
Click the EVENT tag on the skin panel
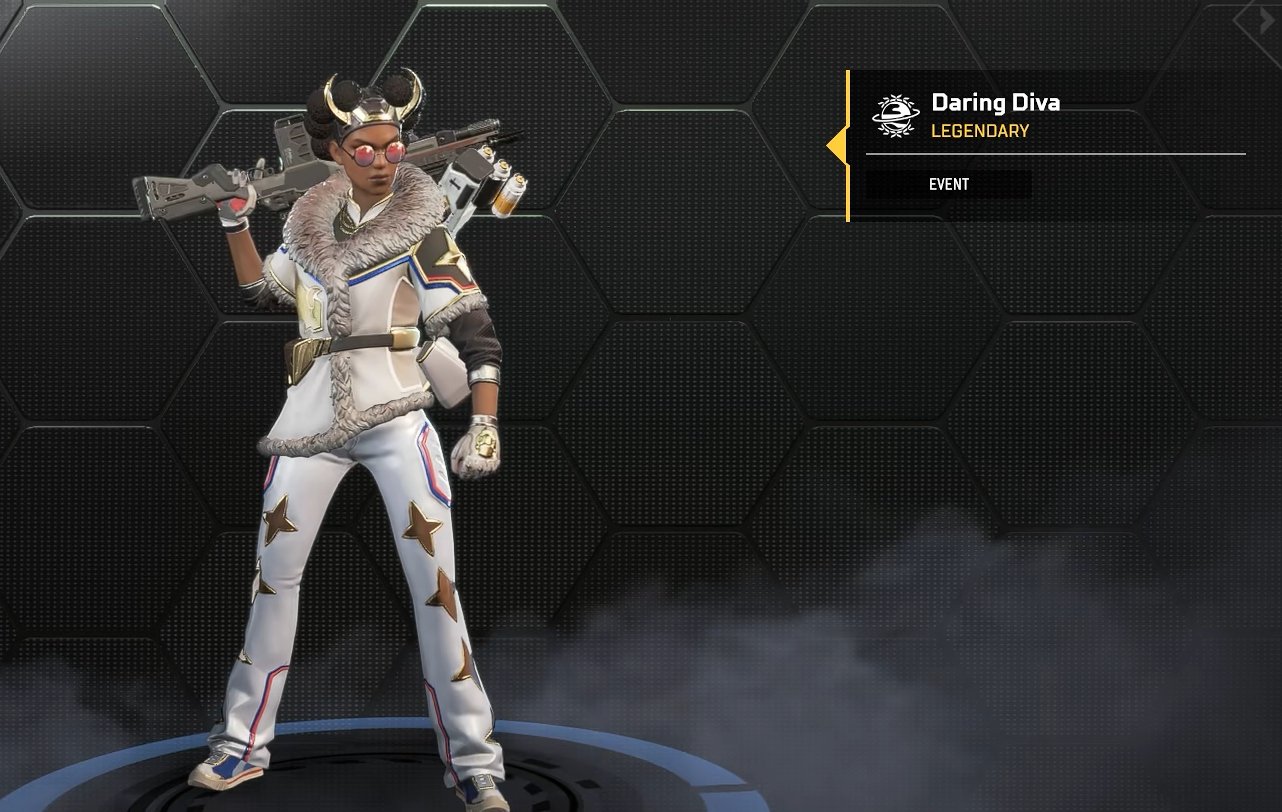click(948, 184)
